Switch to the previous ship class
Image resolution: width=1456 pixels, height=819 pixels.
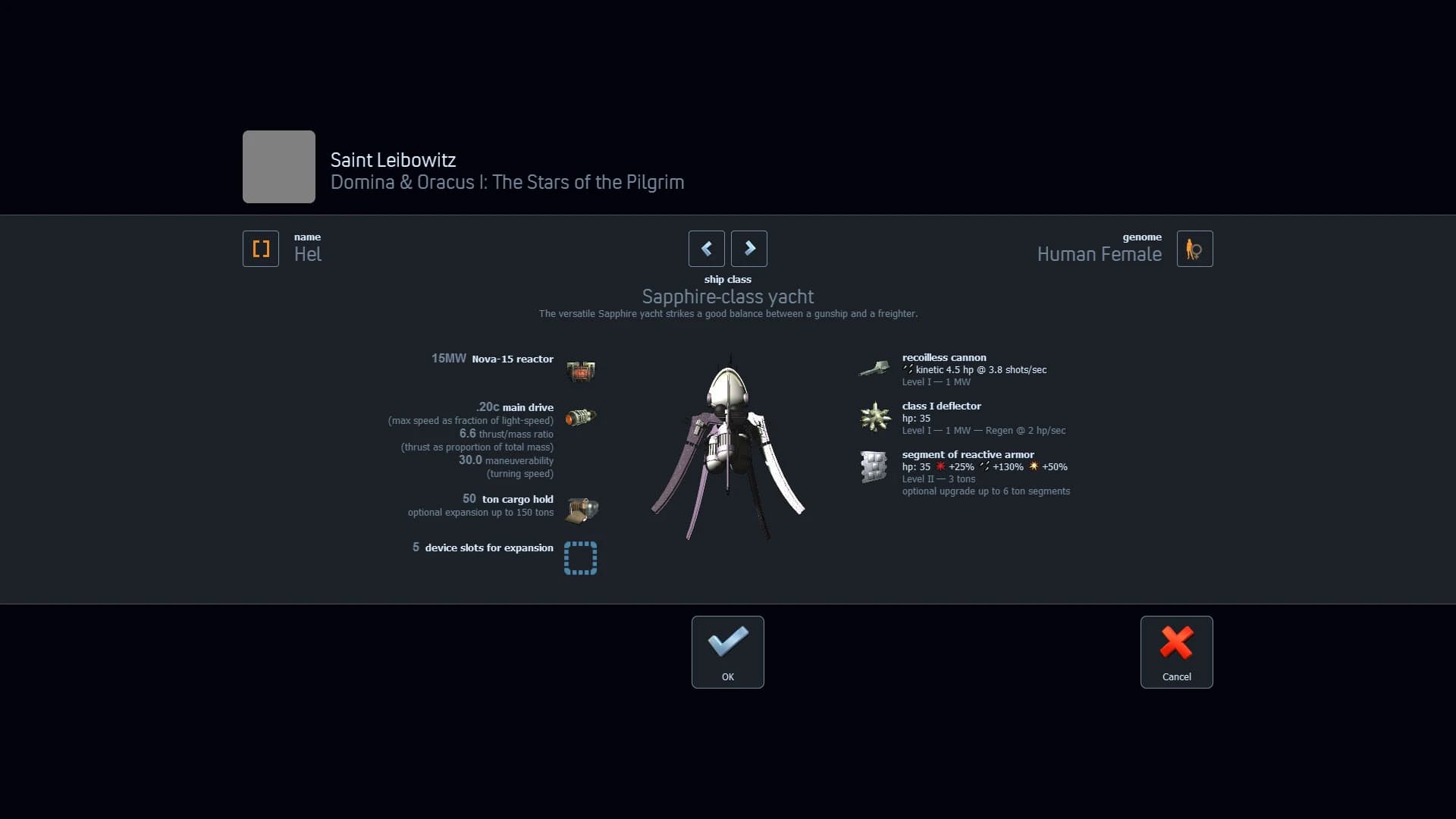pos(706,249)
